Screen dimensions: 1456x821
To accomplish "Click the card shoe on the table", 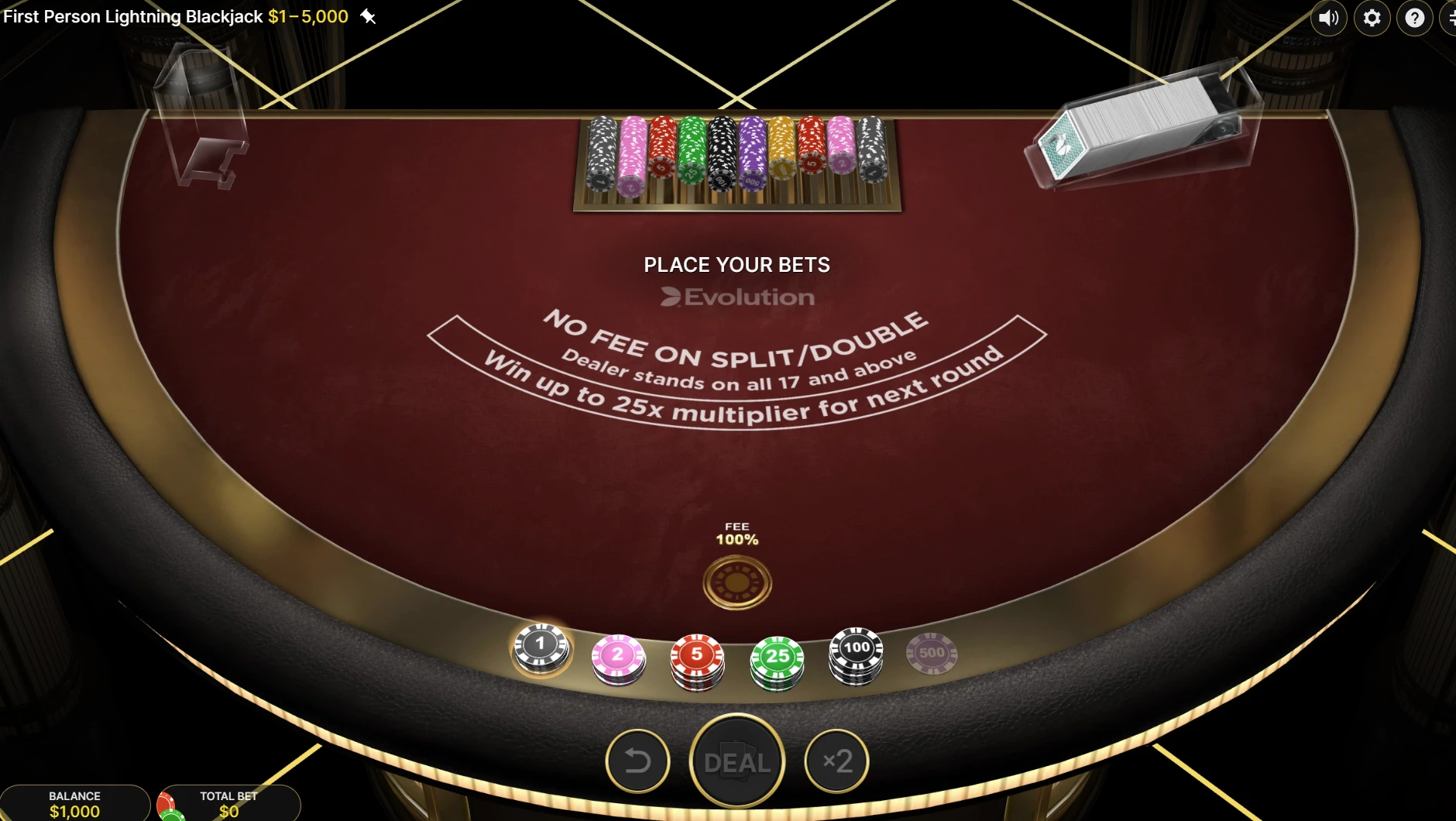I will (x=1138, y=124).
